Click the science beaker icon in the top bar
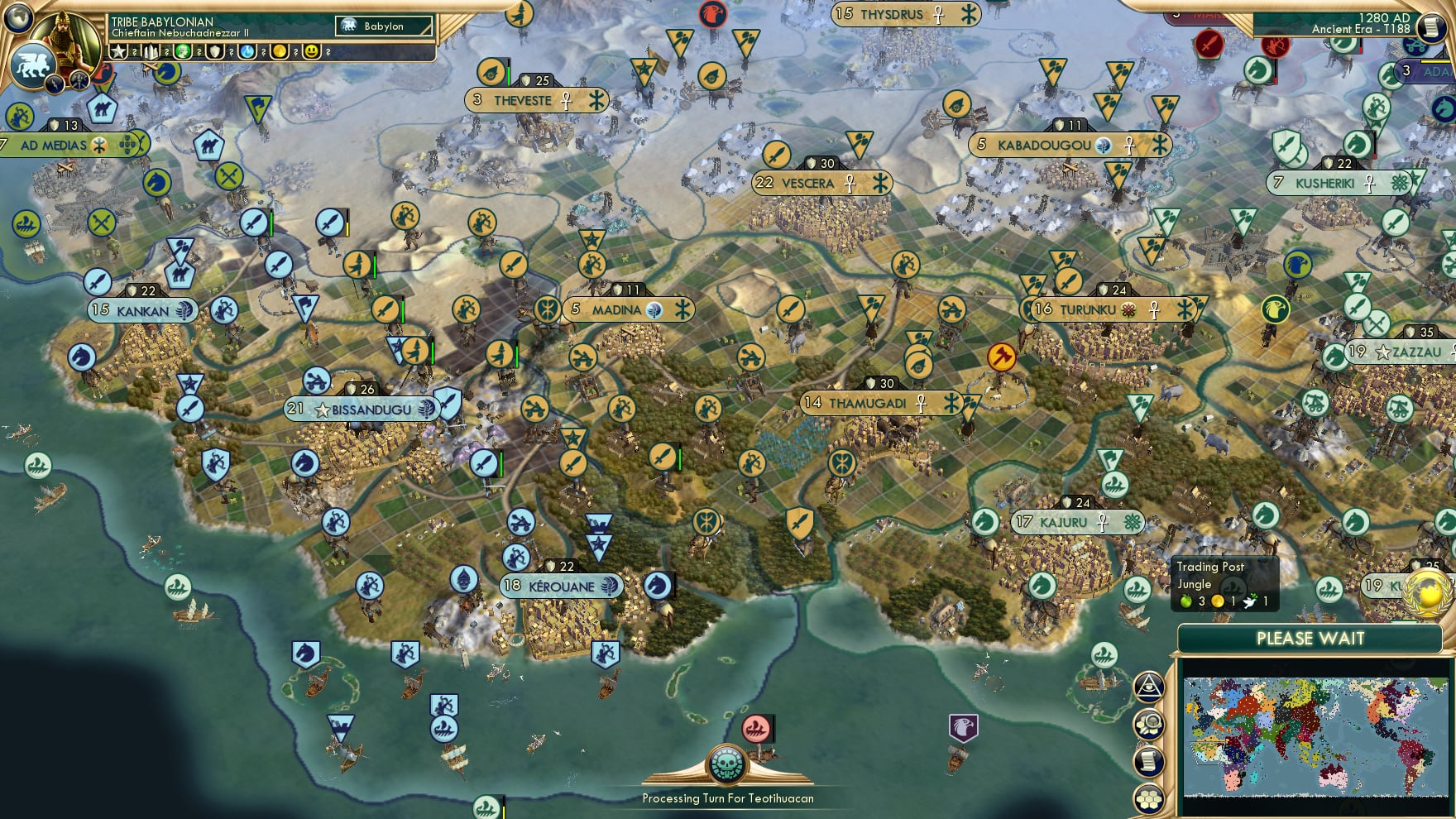1456x819 pixels. click(x=247, y=51)
